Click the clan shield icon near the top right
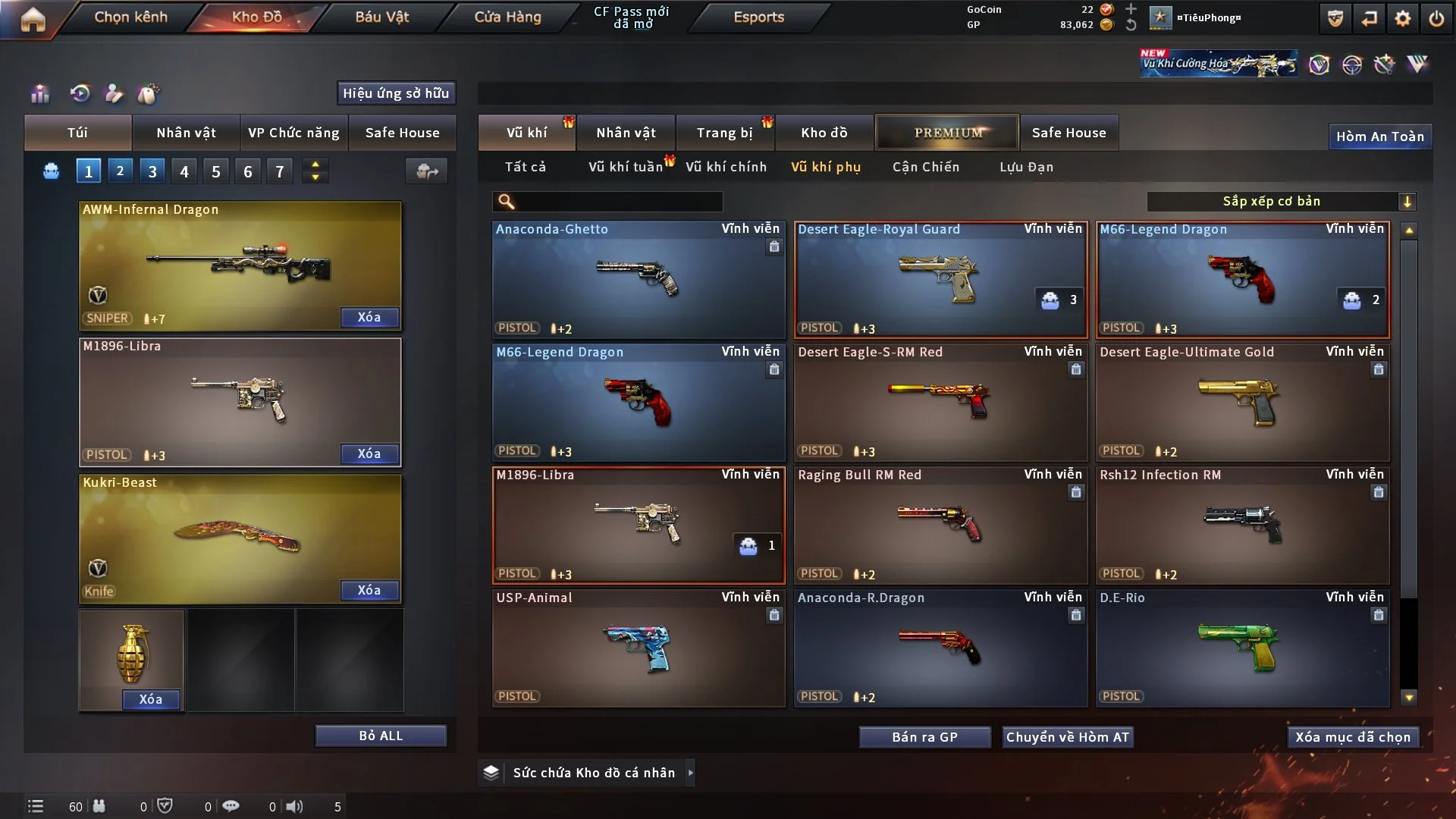 [1334, 18]
